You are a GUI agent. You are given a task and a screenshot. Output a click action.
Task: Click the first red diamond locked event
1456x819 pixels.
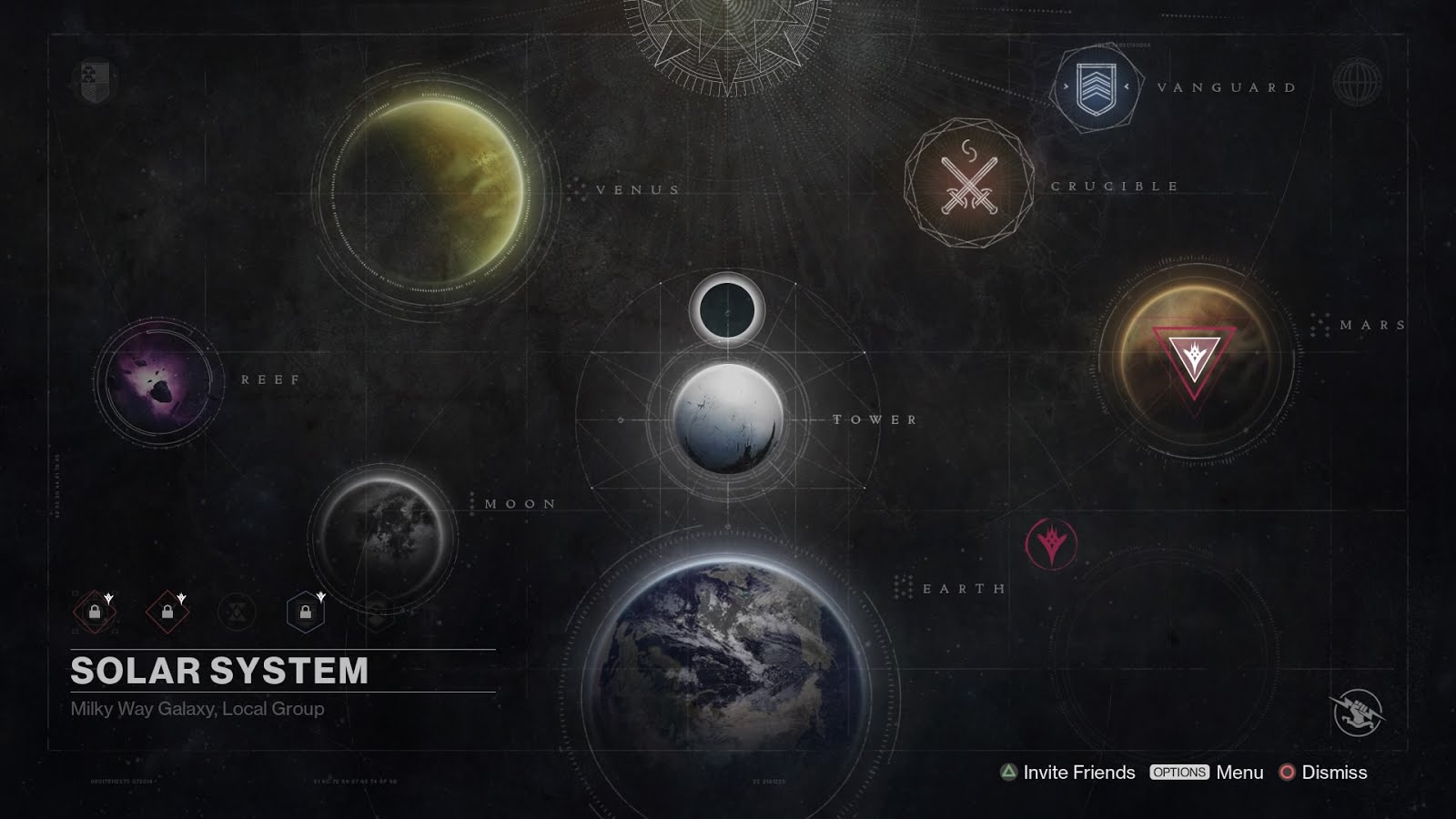(94, 611)
